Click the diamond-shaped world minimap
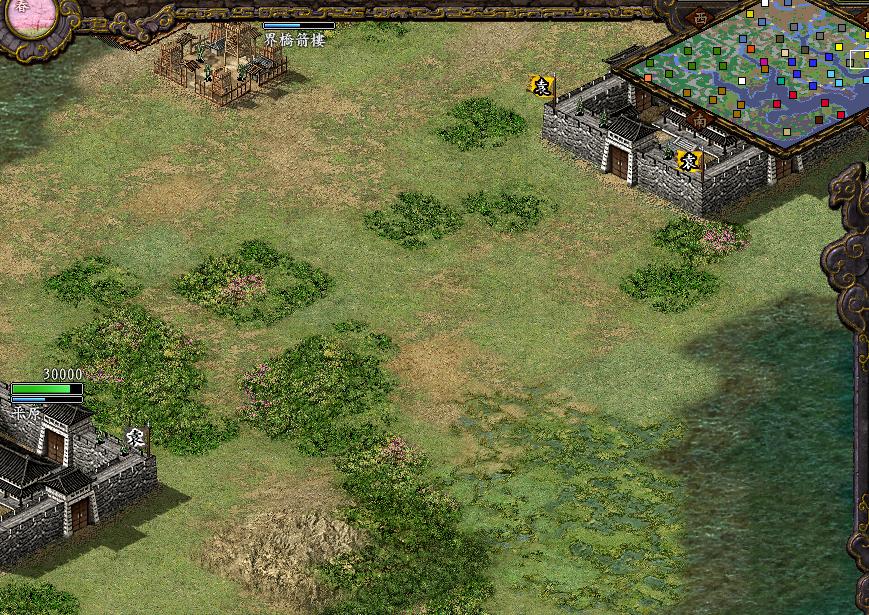Viewport: 869px width, 615px height. (760, 75)
